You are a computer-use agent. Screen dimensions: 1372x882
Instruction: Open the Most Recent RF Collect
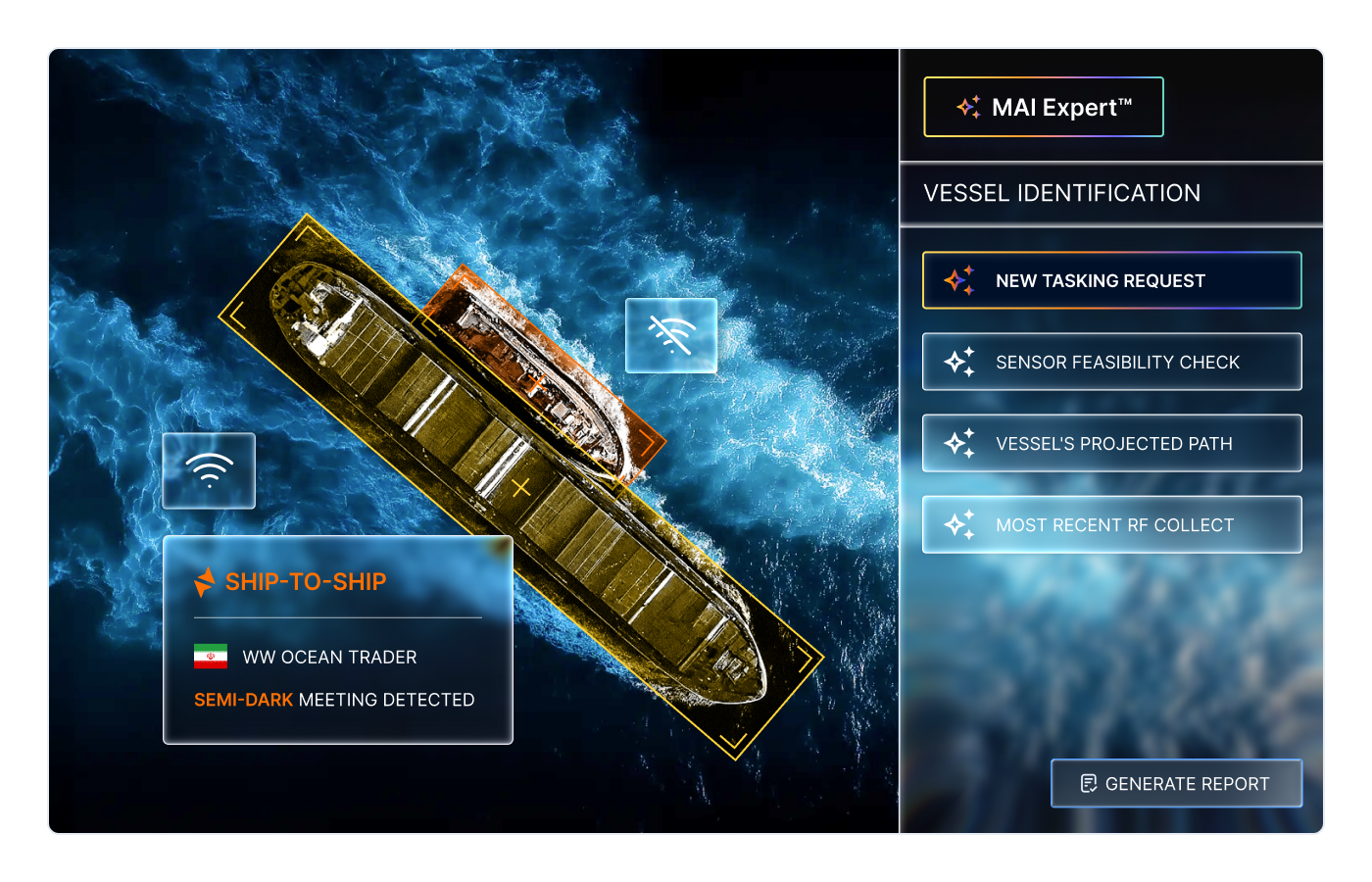pyautogui.click(x=1111, y=524)
